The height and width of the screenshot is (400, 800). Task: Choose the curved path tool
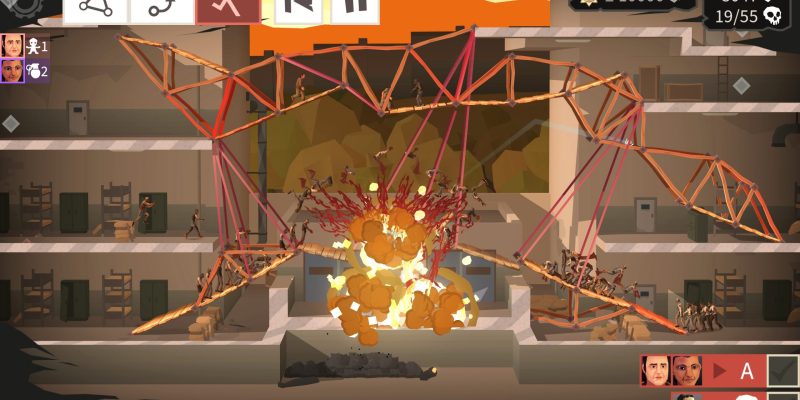[x=161, y=8]
